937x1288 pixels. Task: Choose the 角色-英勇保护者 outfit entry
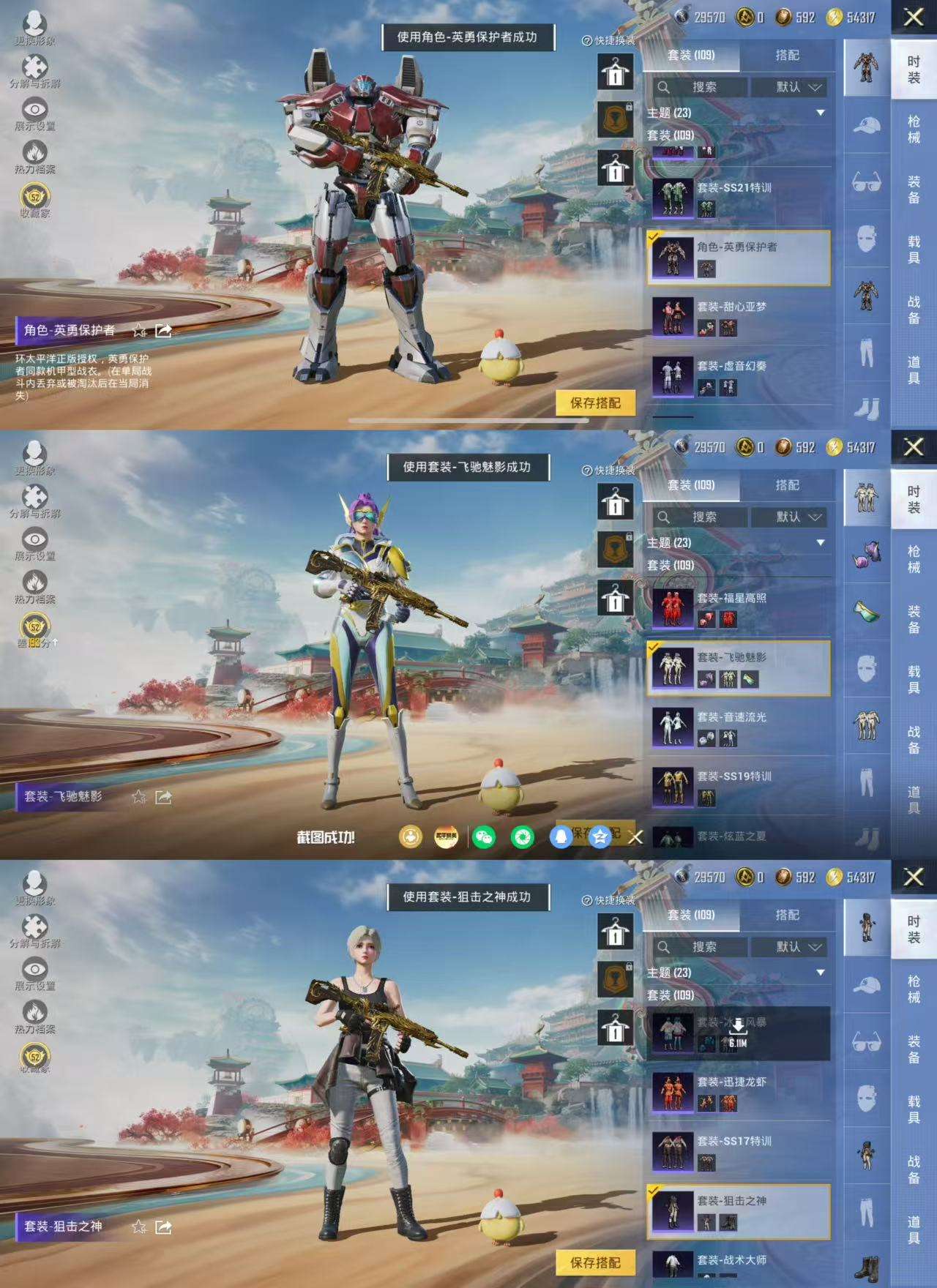pos(739,258)
